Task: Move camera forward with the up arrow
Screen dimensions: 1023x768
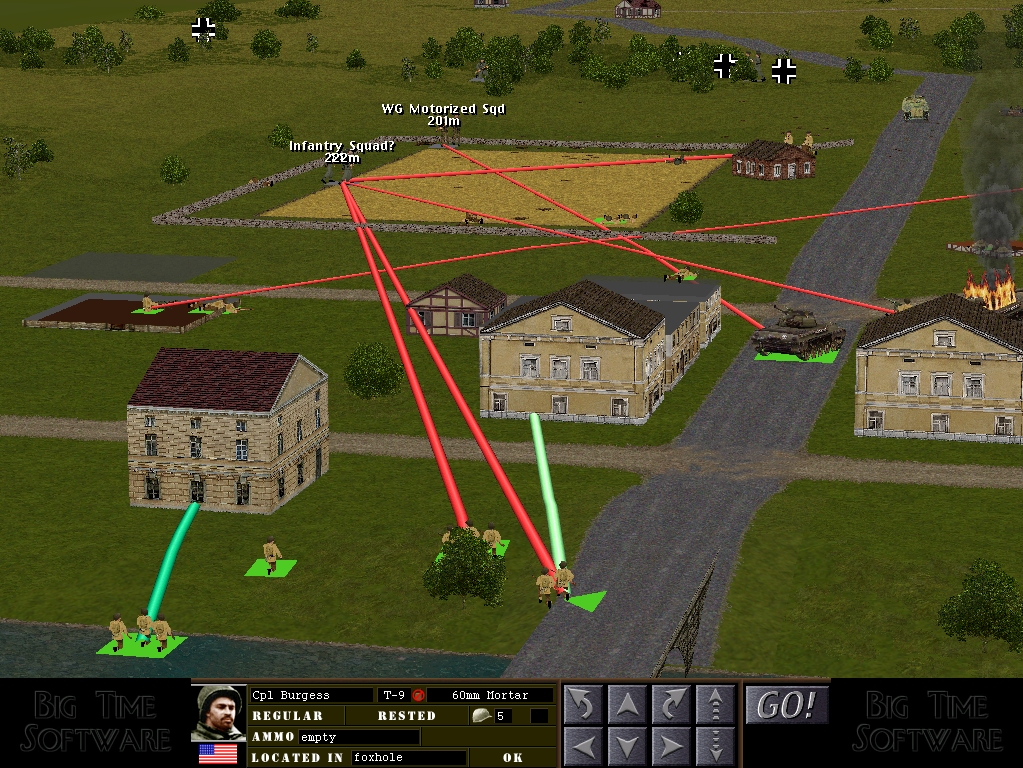Action: click(627, 705)
